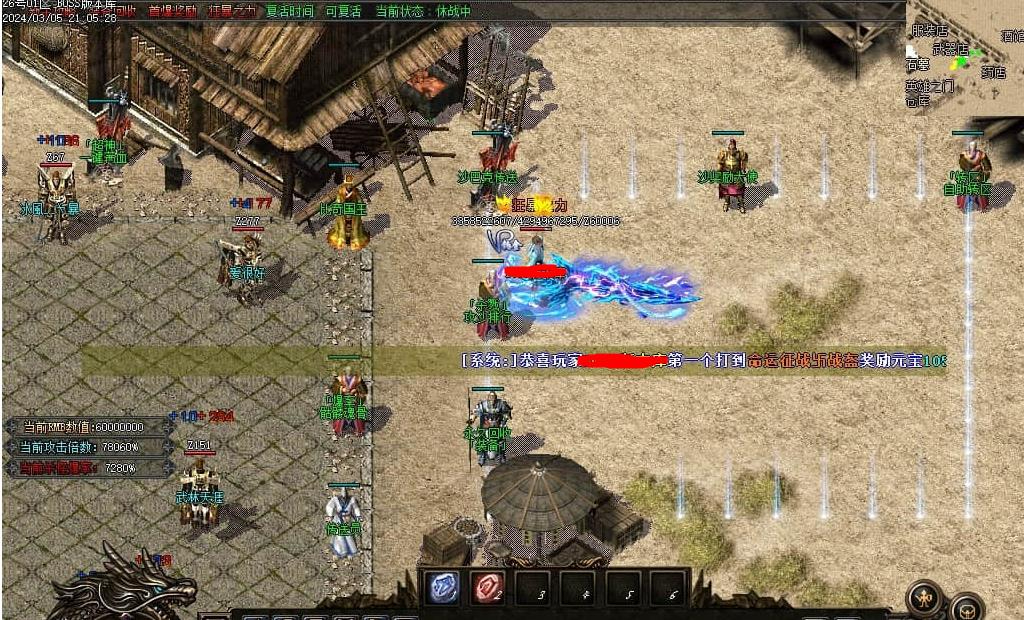
Task: Click the 酒馆 label on the minimap
Action: tap(1011, 36)
